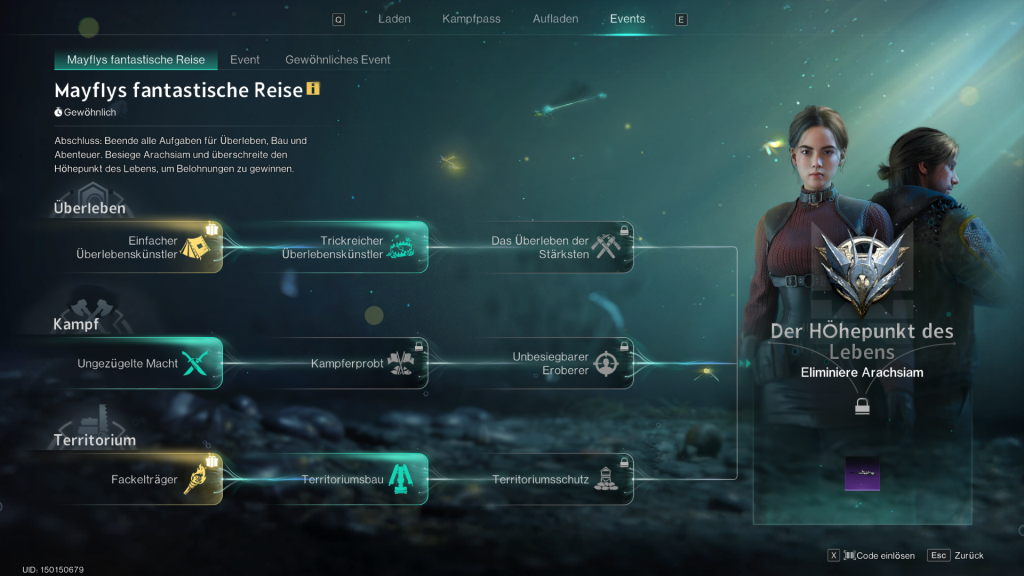Switch to the Kampfpass tab
Viewport: 1024px width, 576px height.
pos(471,19)
